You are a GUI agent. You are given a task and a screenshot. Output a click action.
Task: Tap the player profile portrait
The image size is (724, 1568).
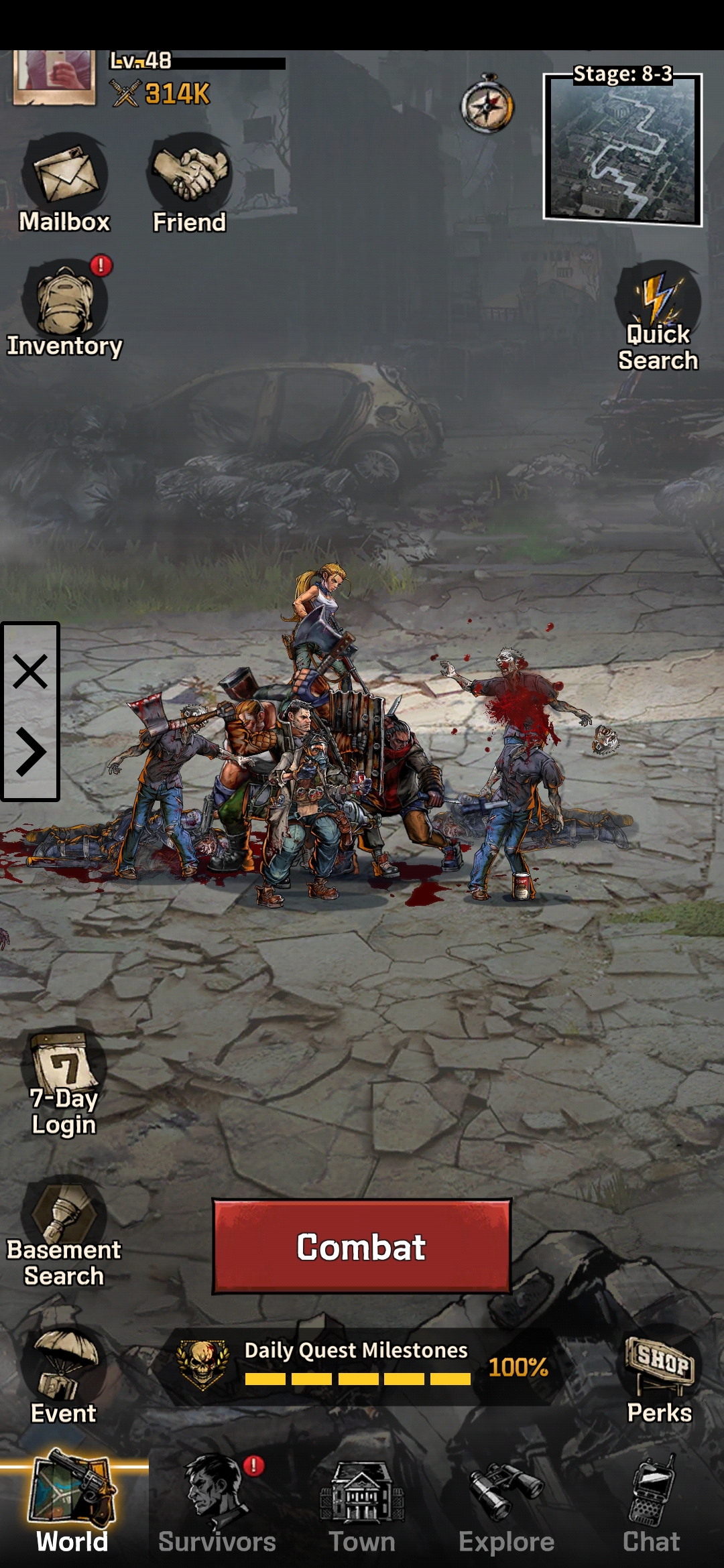(54, 75)
